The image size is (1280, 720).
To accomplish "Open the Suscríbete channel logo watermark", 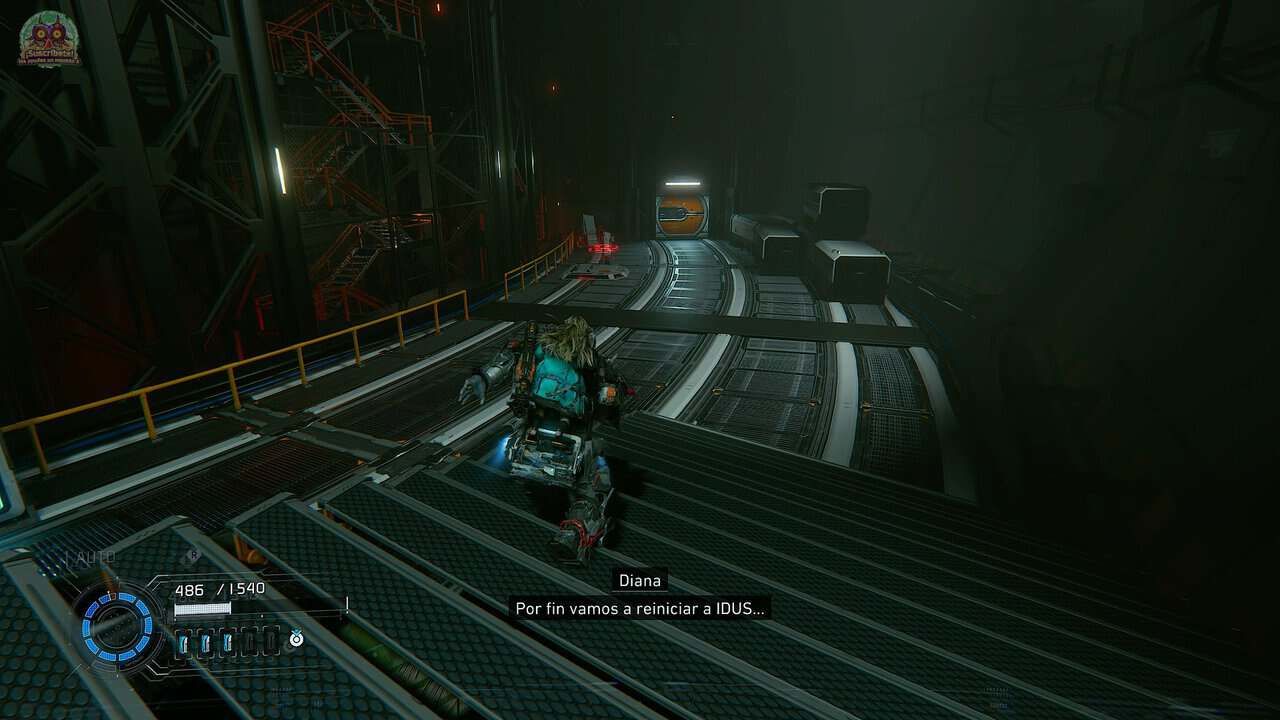I will 49,40.
